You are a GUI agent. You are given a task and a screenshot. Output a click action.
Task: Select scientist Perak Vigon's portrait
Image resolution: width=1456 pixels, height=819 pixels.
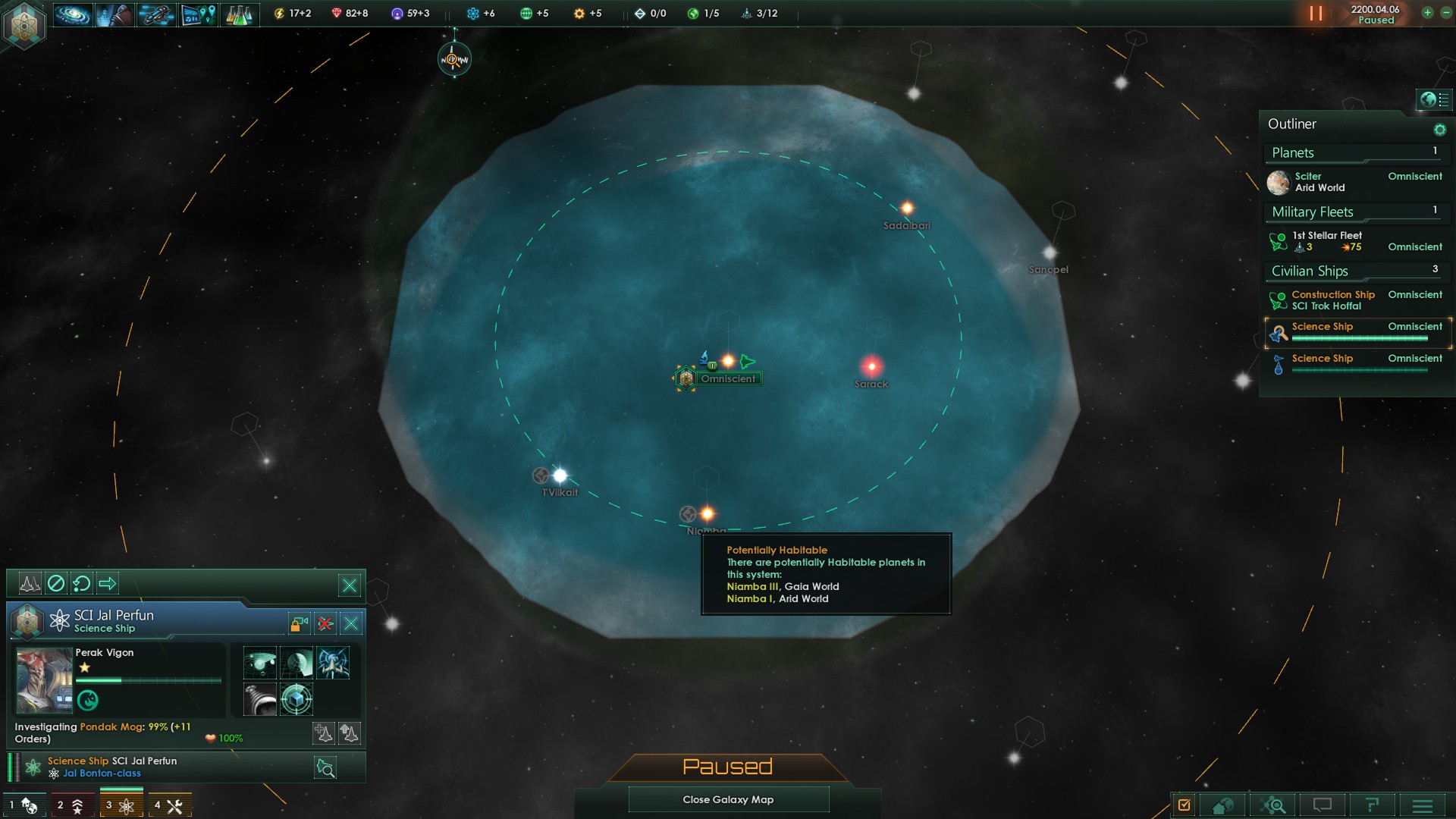pyautogui.click(x=44, y=680)
